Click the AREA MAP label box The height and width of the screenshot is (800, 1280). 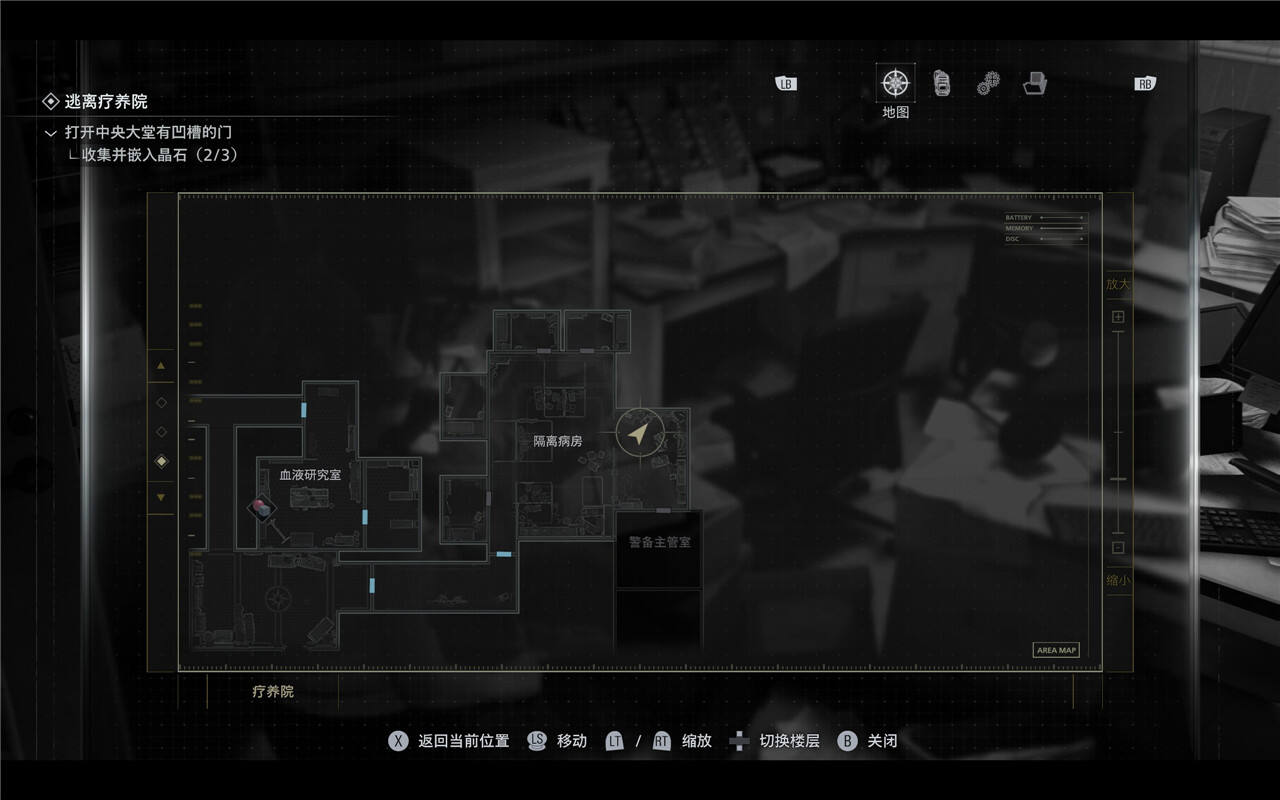pos(1056,650)
